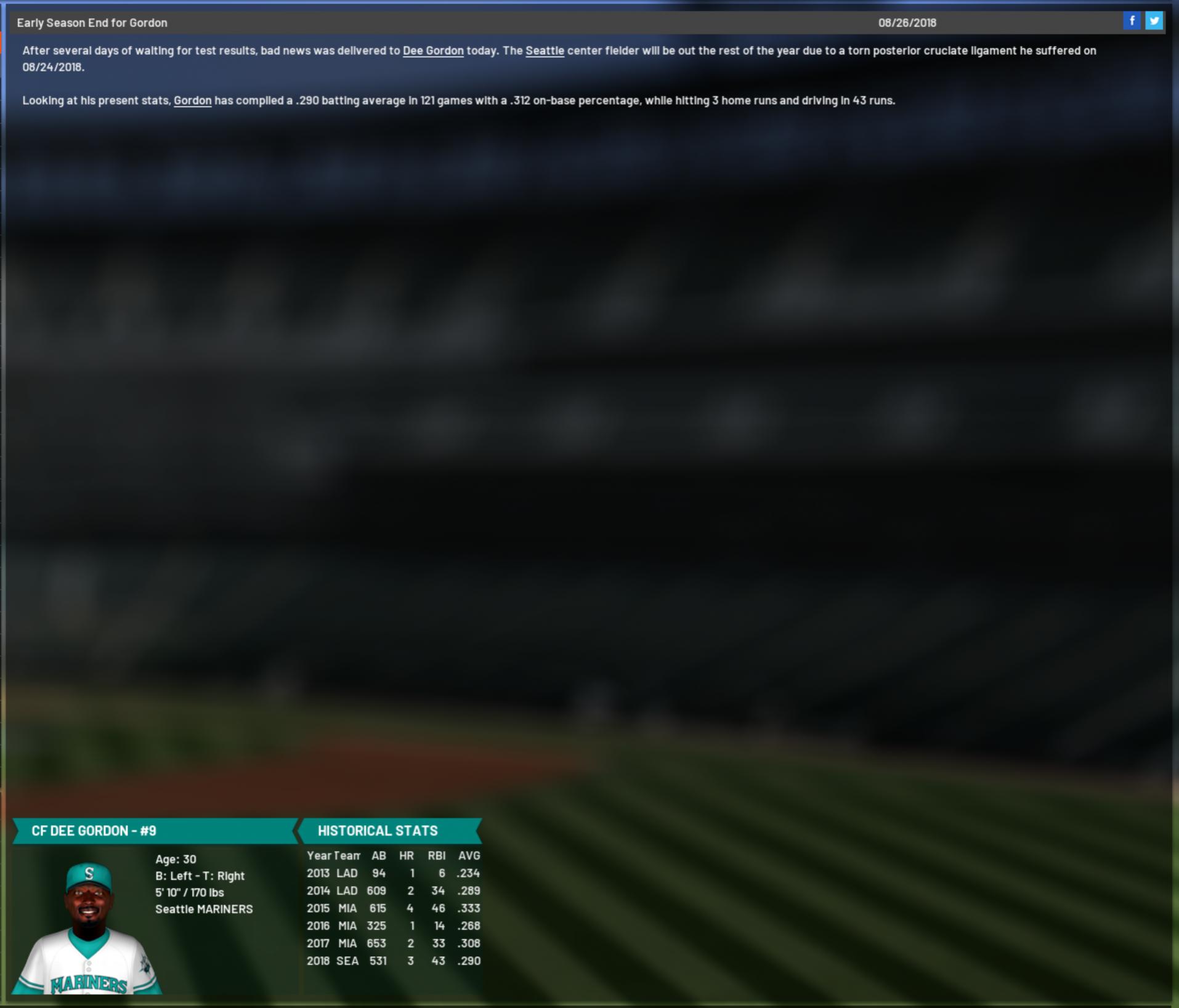Share the story on Twitter
Screen dimensions: 1179x1008
(x=1154, y=22)
